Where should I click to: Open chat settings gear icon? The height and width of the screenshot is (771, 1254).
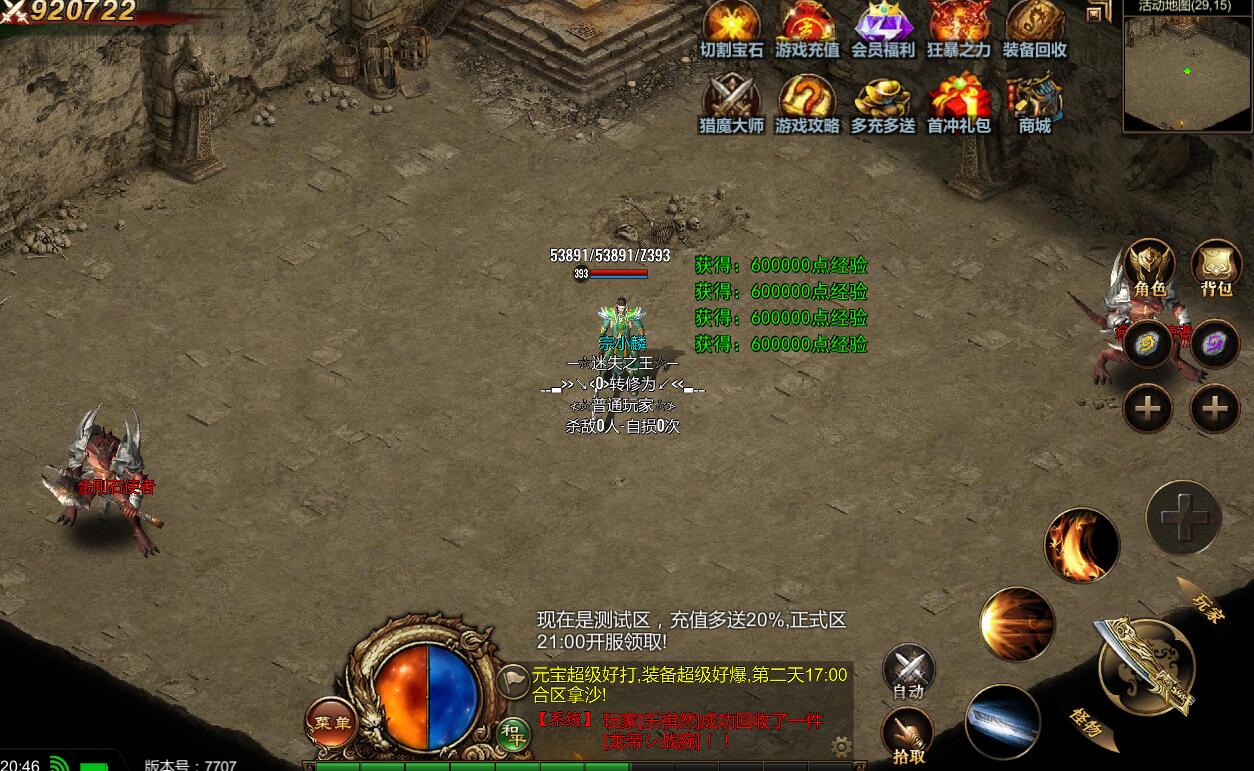(x=842, y=746)
